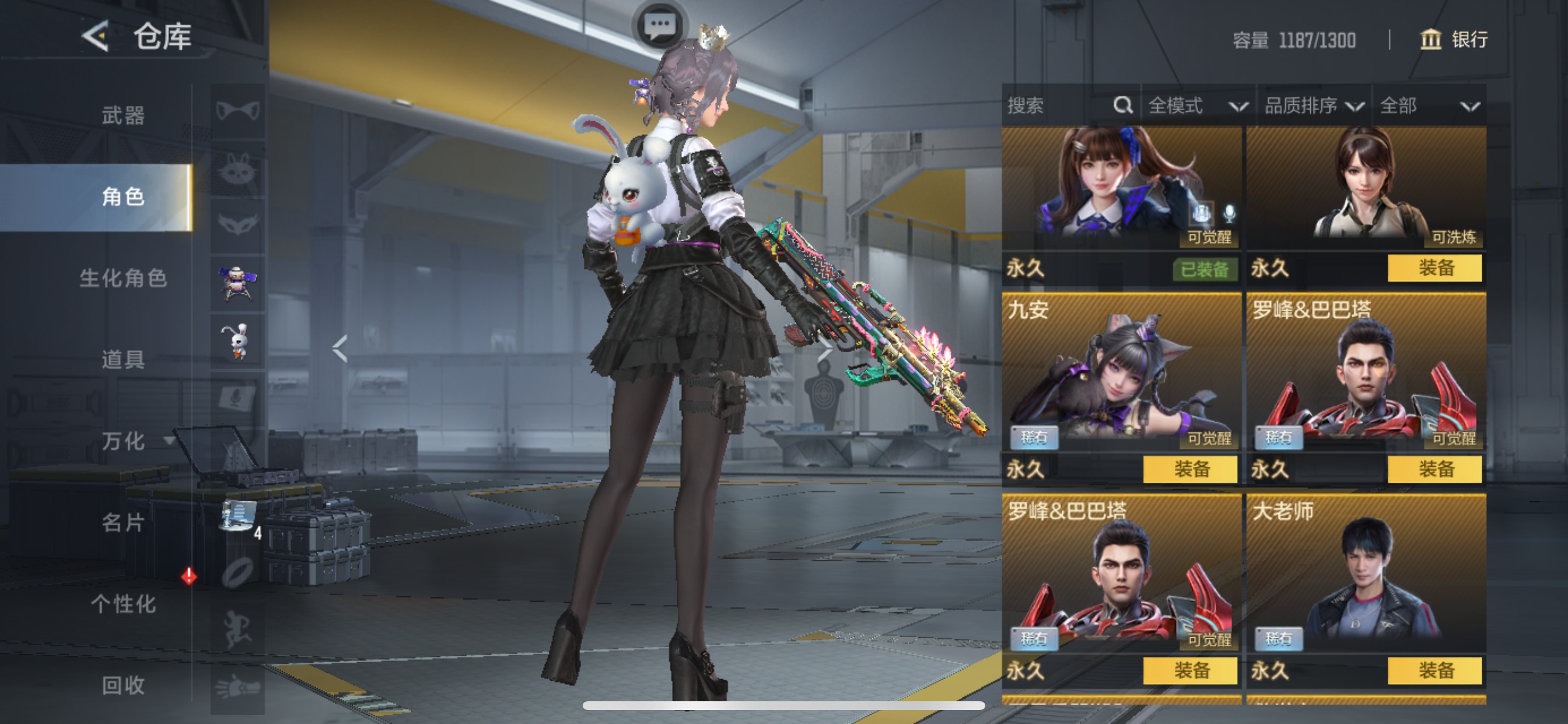Open the 全部 filter dropdown
The height and width of the screenshot is (724, 1568).
(1429, 106)
